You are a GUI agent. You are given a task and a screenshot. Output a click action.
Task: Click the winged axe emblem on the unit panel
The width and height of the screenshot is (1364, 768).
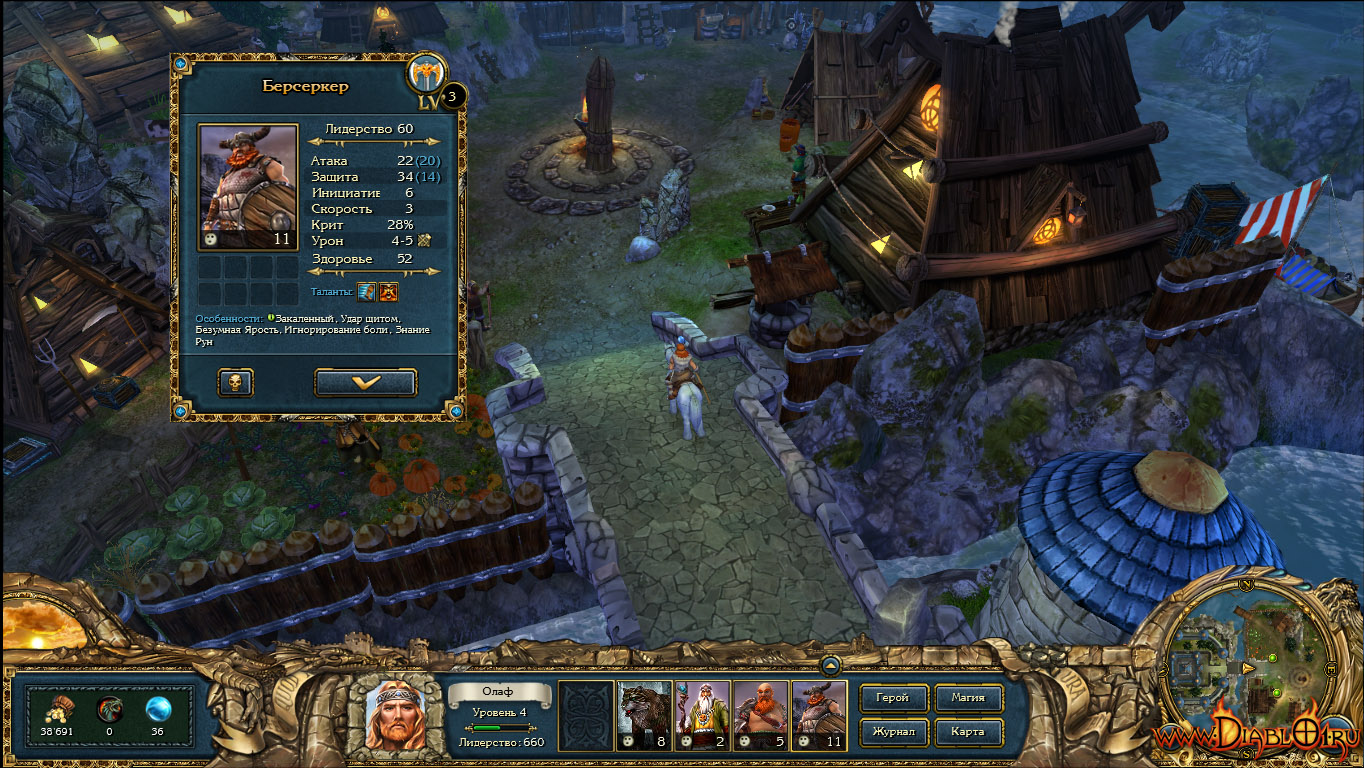pyautogui.click(x=427, y=73)
